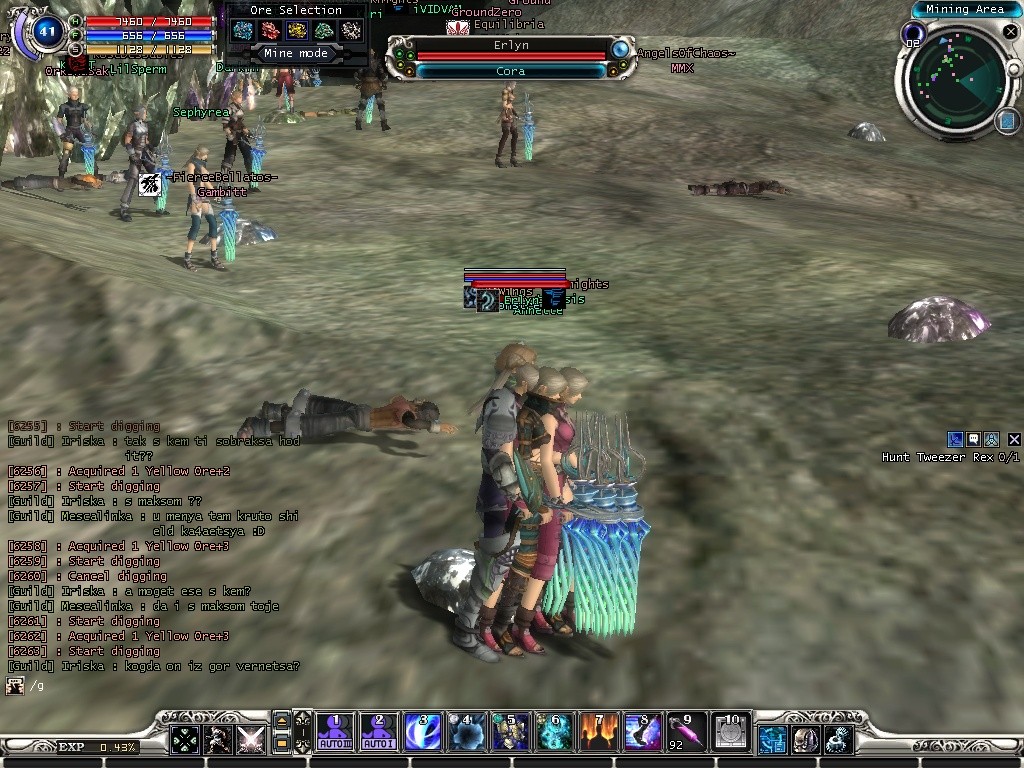The height and width of the screenshot is (768, 1024).
Task: Click the crossed swords attack icon
Action: 250,740
